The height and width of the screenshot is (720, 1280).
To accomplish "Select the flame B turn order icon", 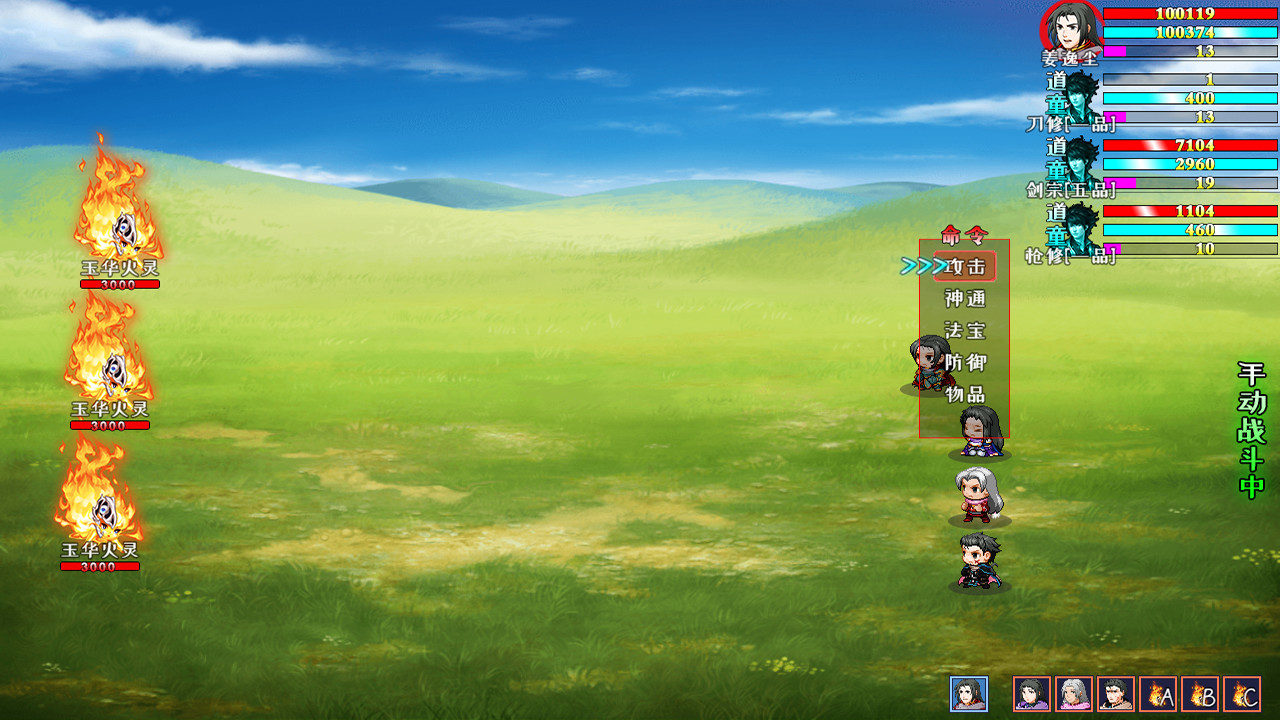I will pyautogui.click(x=1200, y=694).
